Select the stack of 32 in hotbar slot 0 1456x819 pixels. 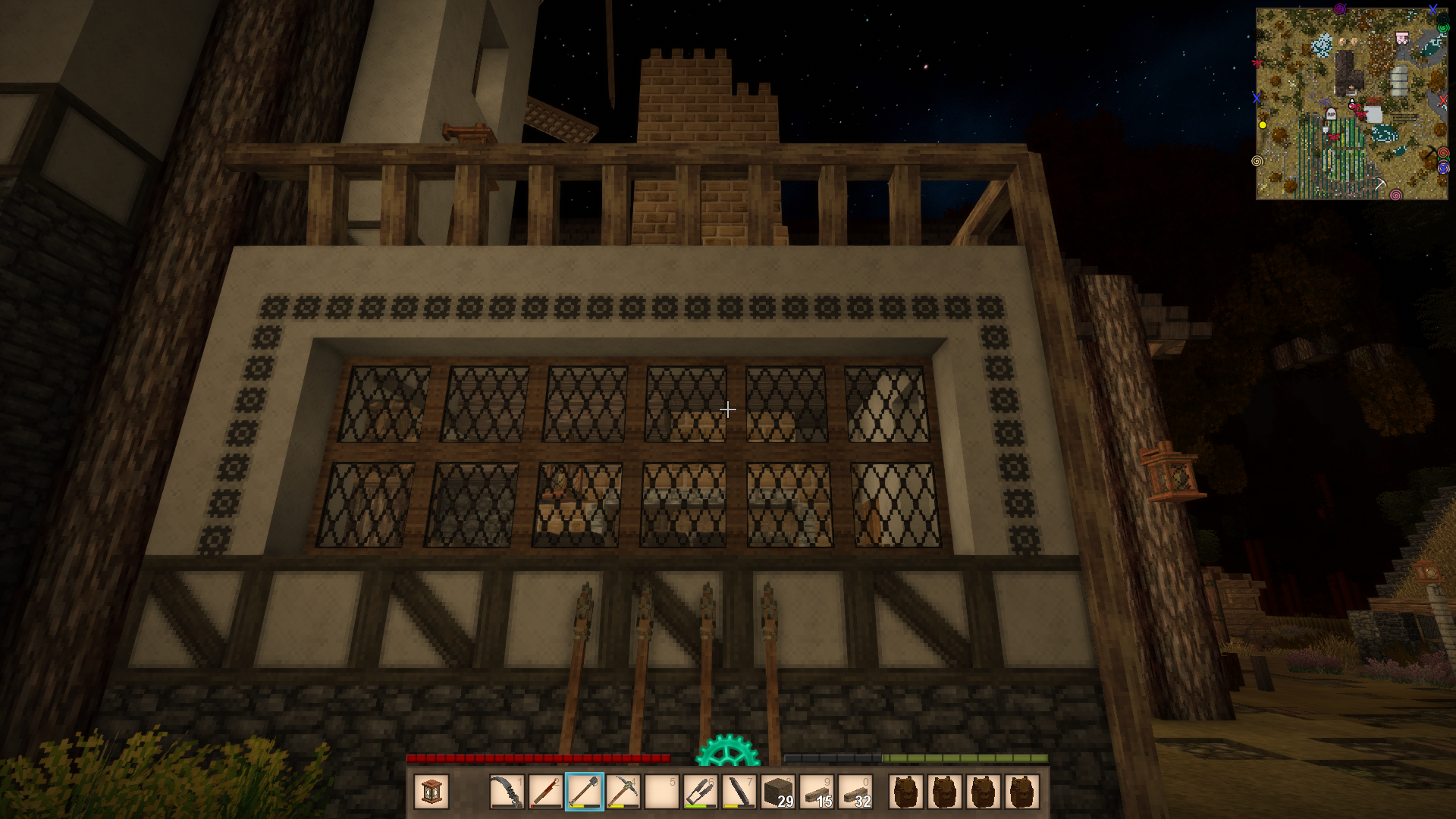pyautogui.click(x=855, y=792)
